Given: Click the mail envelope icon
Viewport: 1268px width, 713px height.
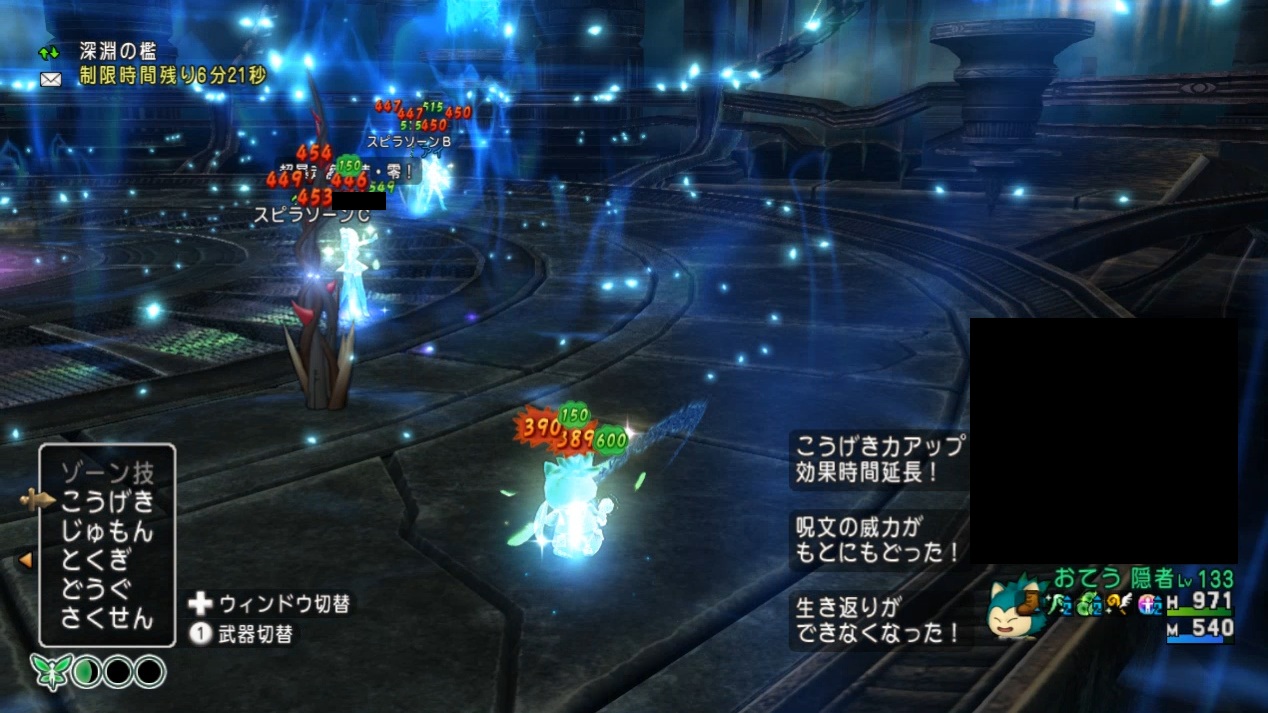Looking at the screenshot, I should [50, 78].
